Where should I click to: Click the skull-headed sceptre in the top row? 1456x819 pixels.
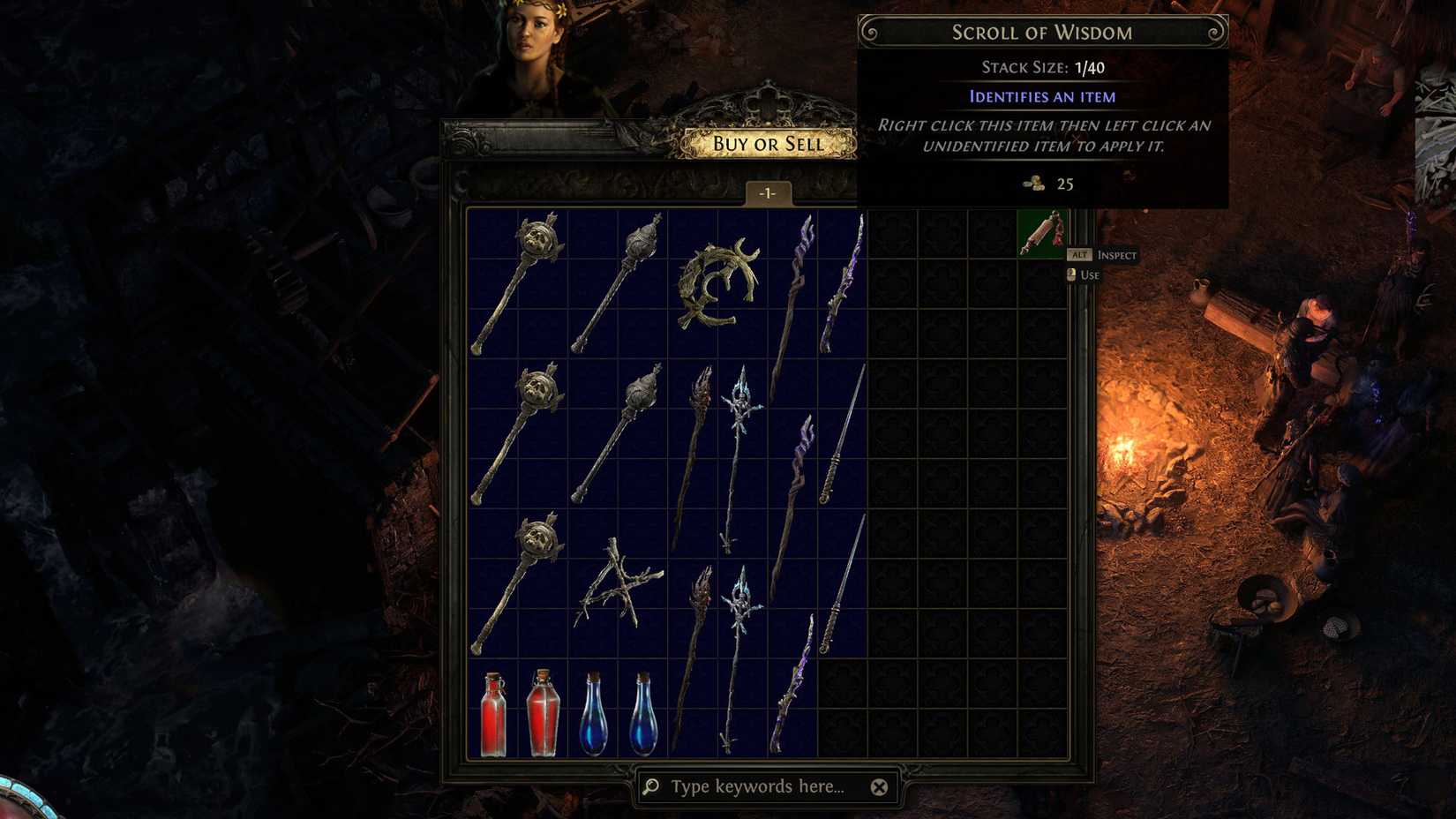[521, 282]
